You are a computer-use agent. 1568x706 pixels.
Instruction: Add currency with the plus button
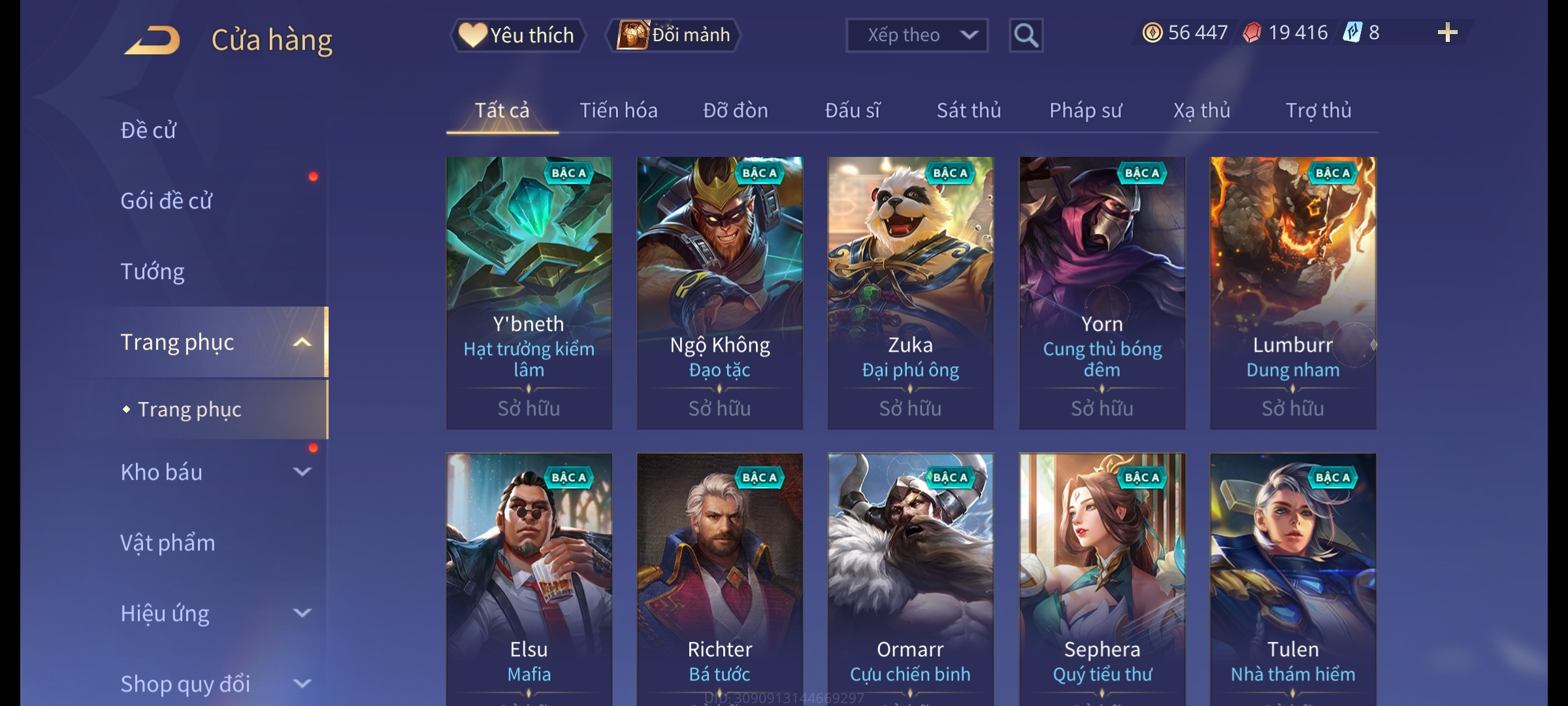1447,33
